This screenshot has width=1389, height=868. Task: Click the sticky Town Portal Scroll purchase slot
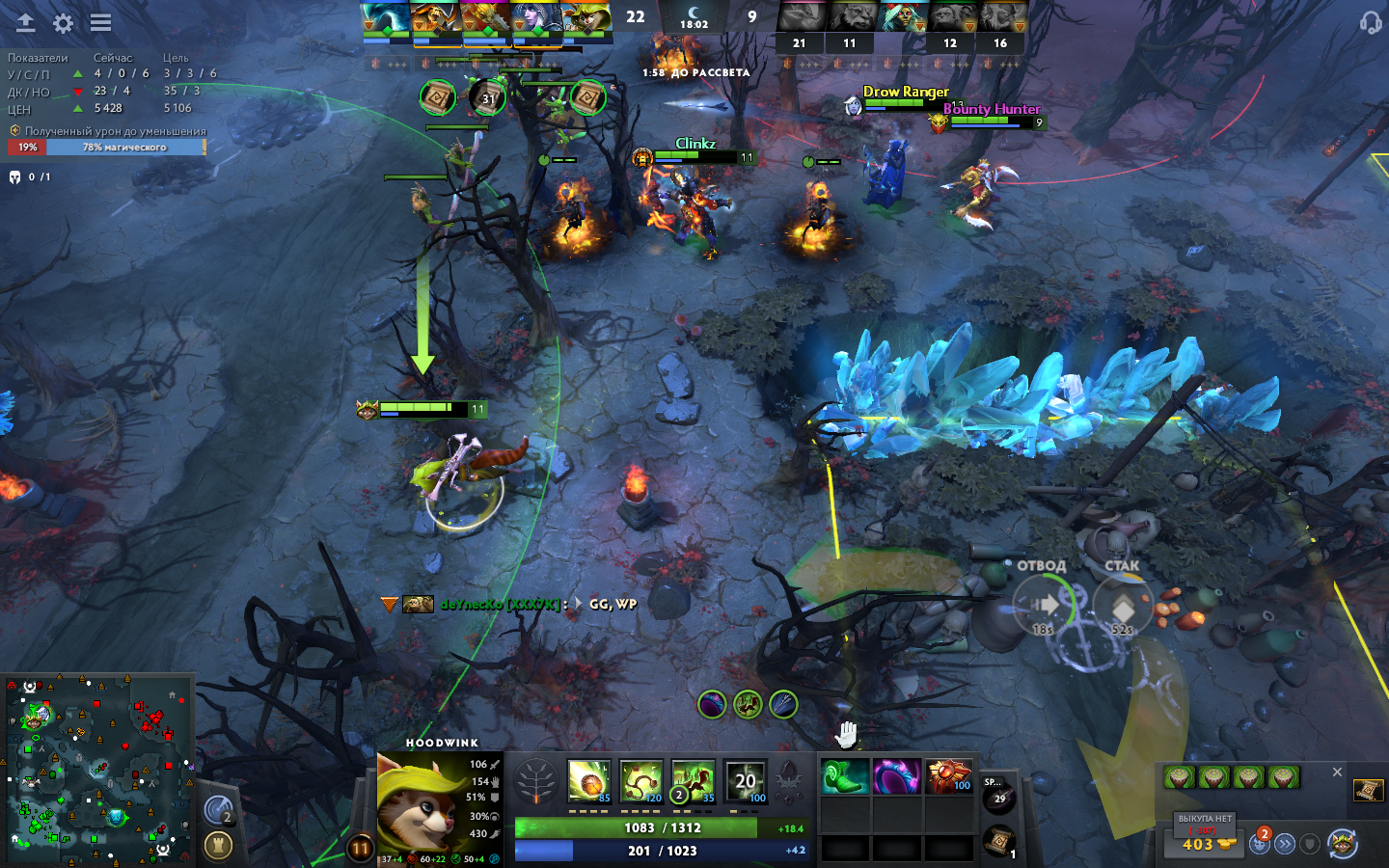click(x=1368, y=791)
